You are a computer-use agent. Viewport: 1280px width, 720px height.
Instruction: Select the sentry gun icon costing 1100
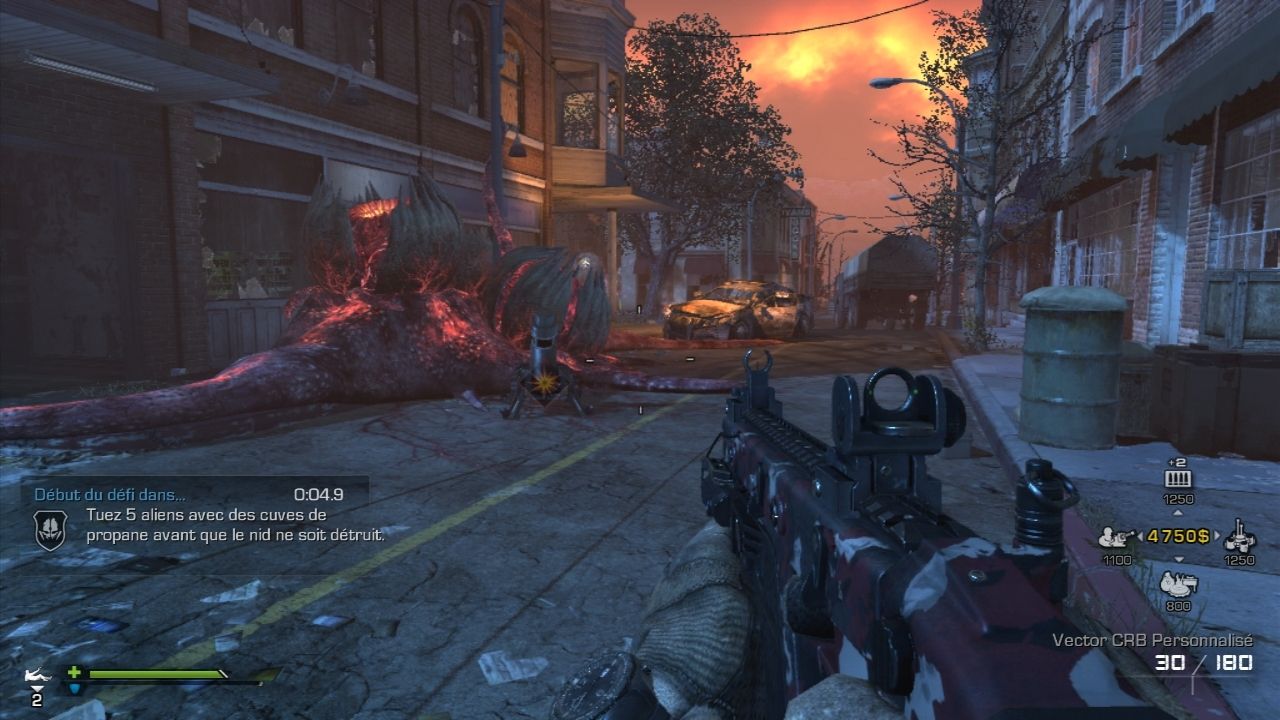[x=1115, y=537]
